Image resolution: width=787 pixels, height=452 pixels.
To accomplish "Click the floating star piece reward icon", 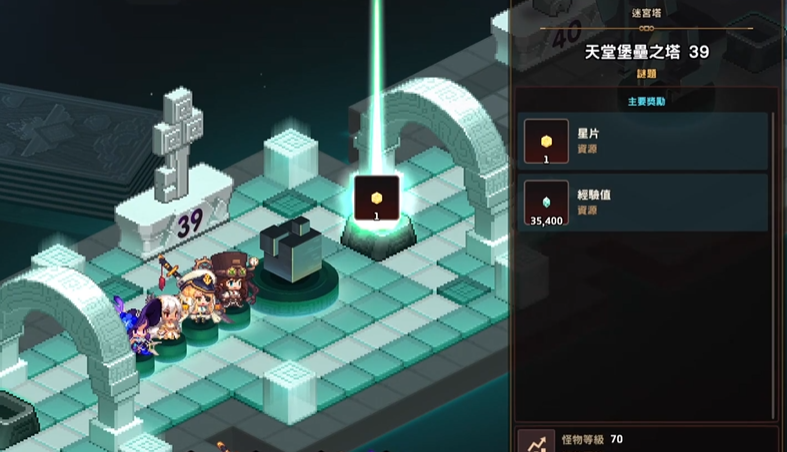I will tap(377, 197).
